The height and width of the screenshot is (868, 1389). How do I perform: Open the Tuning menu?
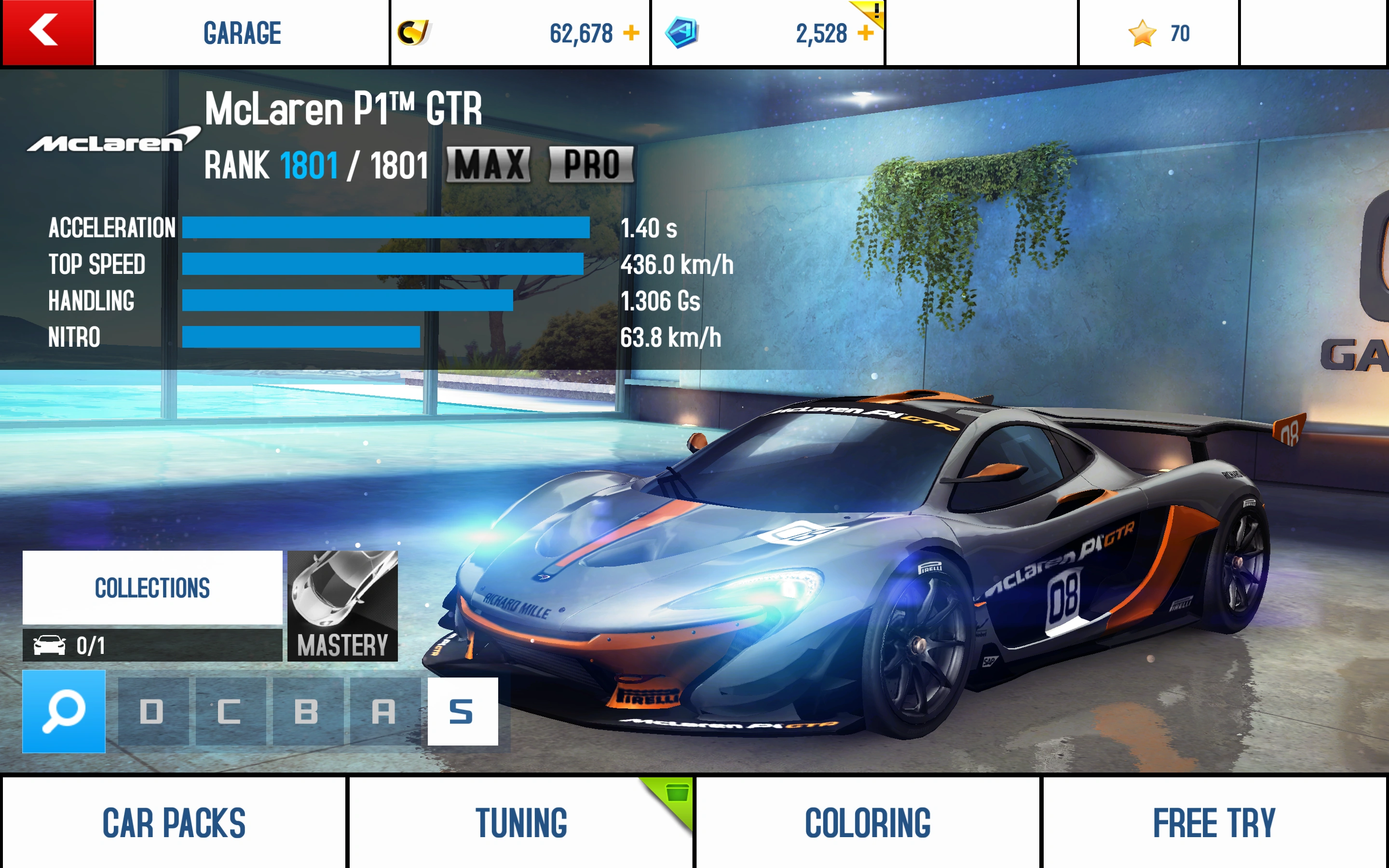point(520,823)
